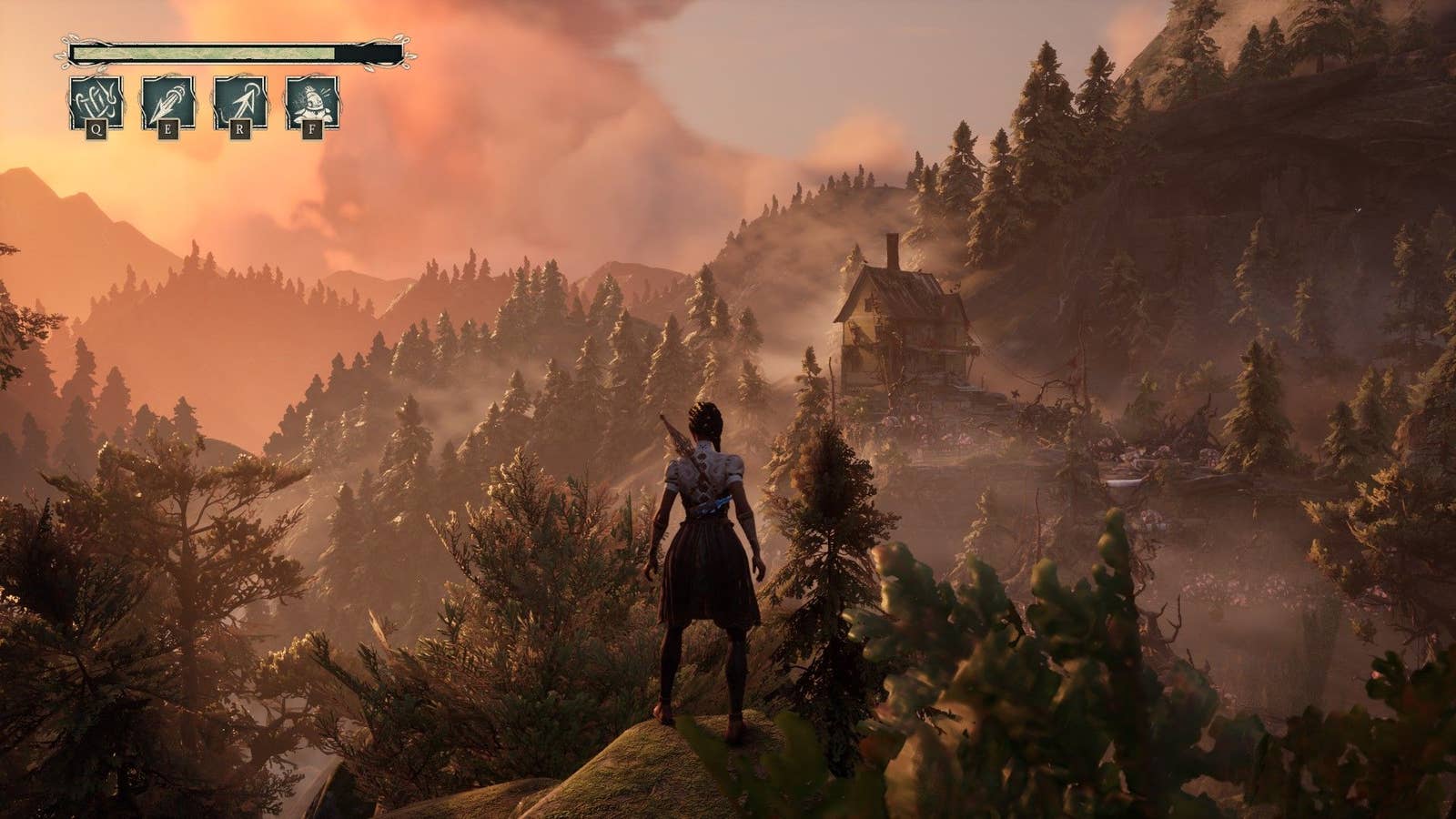Use the downward spear thrust ability
Image resolution: width=1456 pixels, height=819 pixels.
point(167,103)
